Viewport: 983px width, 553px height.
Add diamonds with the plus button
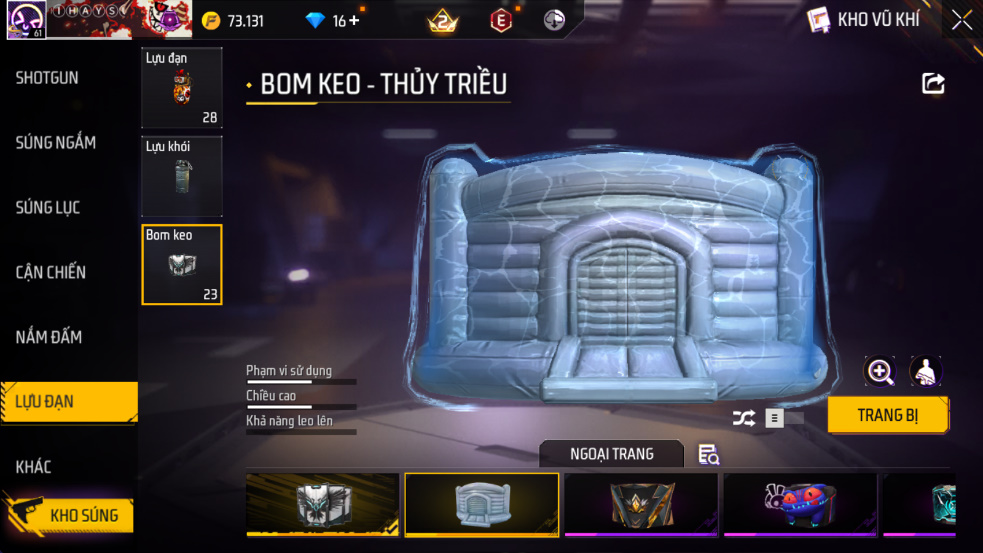click(354, 20)
